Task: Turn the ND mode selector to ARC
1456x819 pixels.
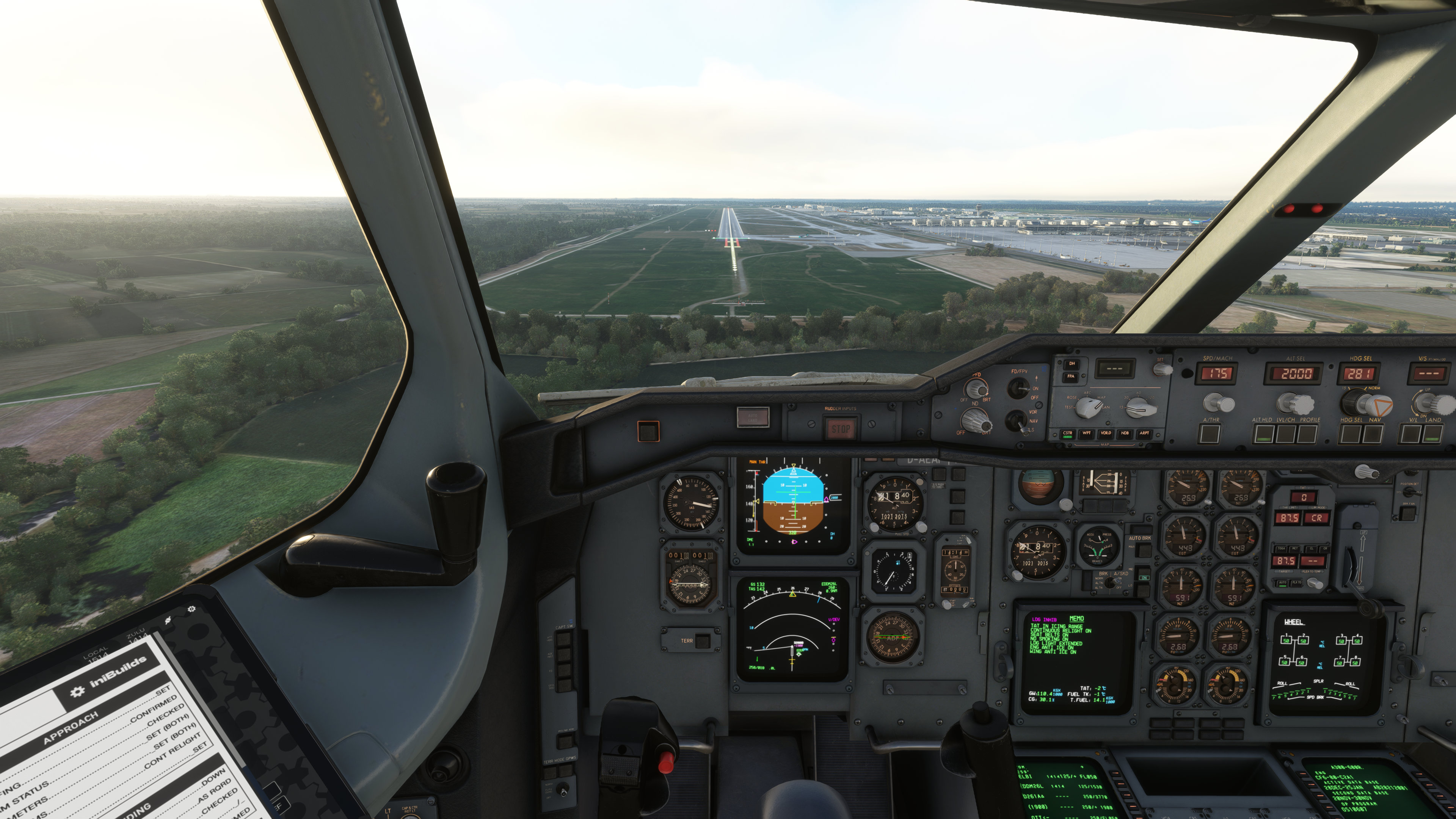Action: click(x=1089, y=408)
